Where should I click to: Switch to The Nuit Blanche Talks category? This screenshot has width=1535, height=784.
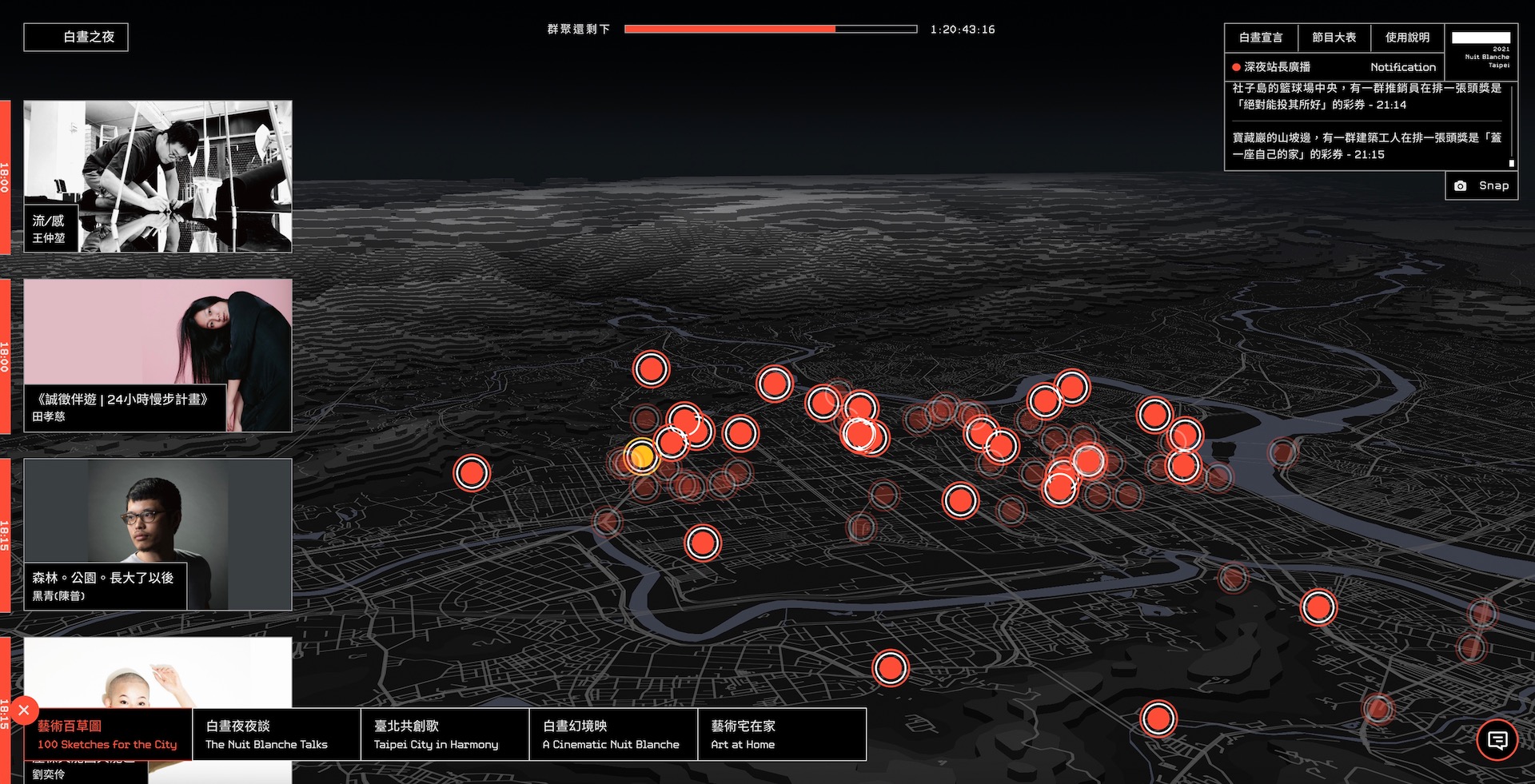(276, 734)
